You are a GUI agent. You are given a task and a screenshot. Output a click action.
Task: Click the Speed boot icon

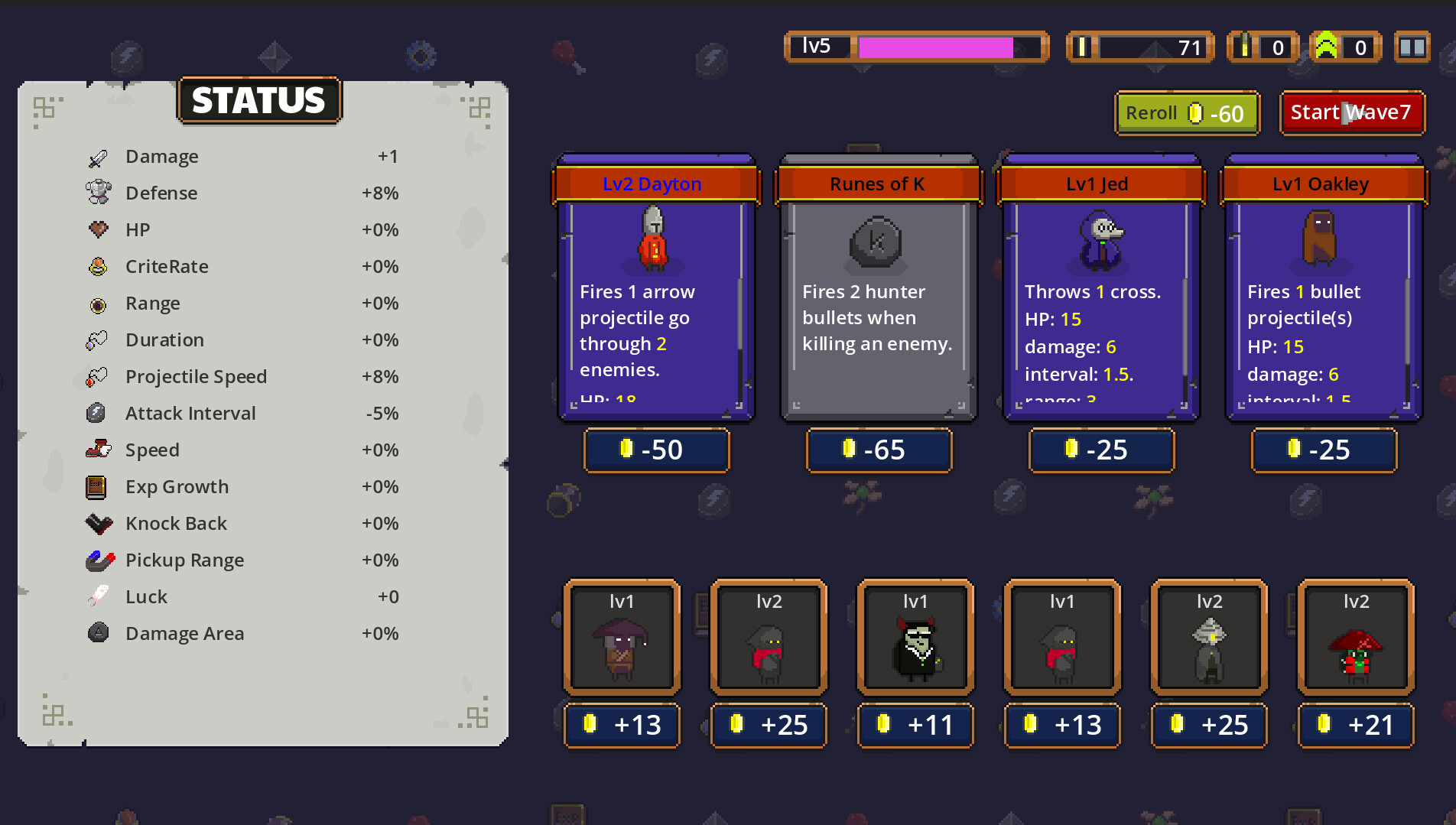point(97,449)
